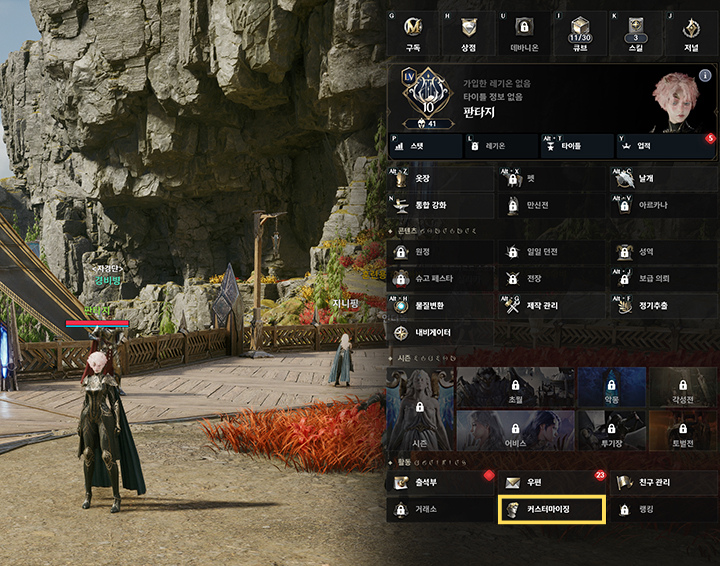720x566 pixels.
Task: Open 제작 관리 crafting management
Action: pyautogui.click(x=551, y=305)
